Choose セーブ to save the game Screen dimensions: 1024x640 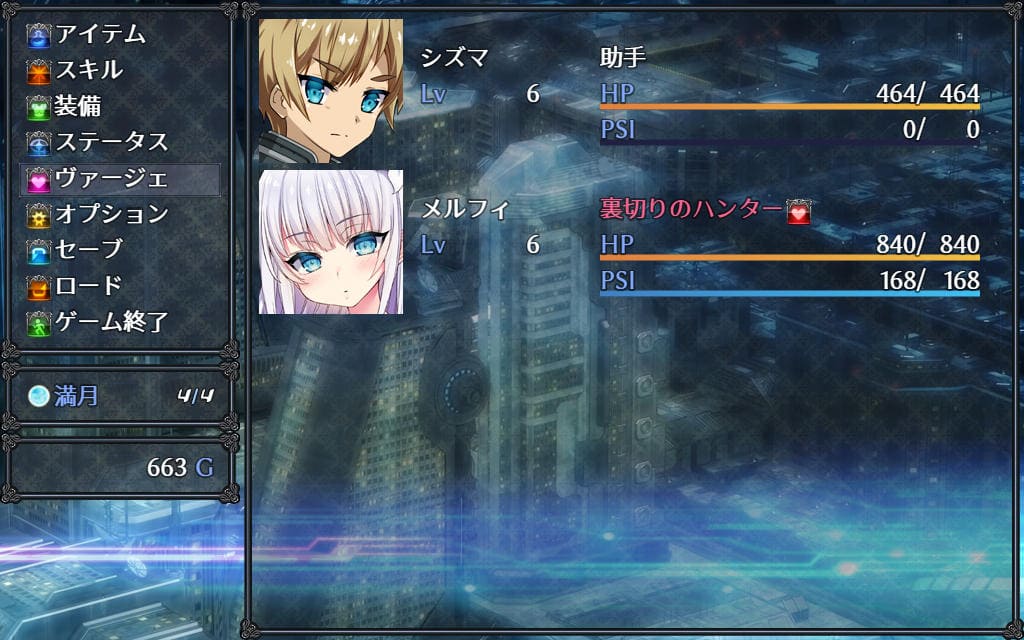point(89,250)
